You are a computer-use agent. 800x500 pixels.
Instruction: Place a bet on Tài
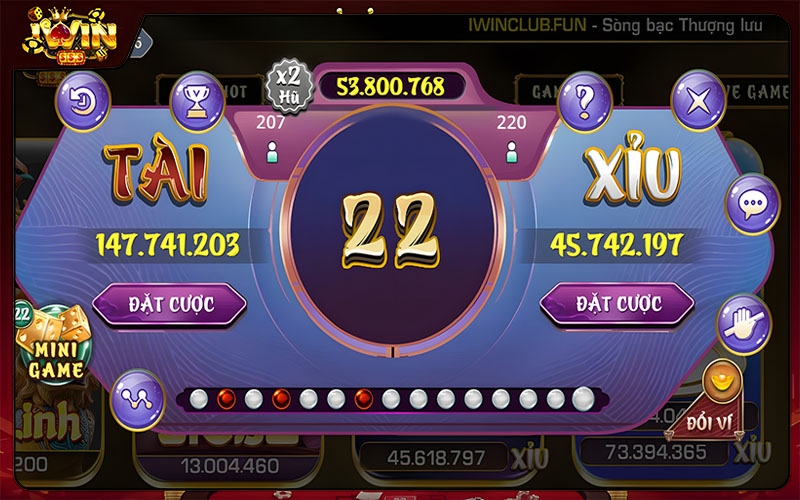[x=168, y=304]
